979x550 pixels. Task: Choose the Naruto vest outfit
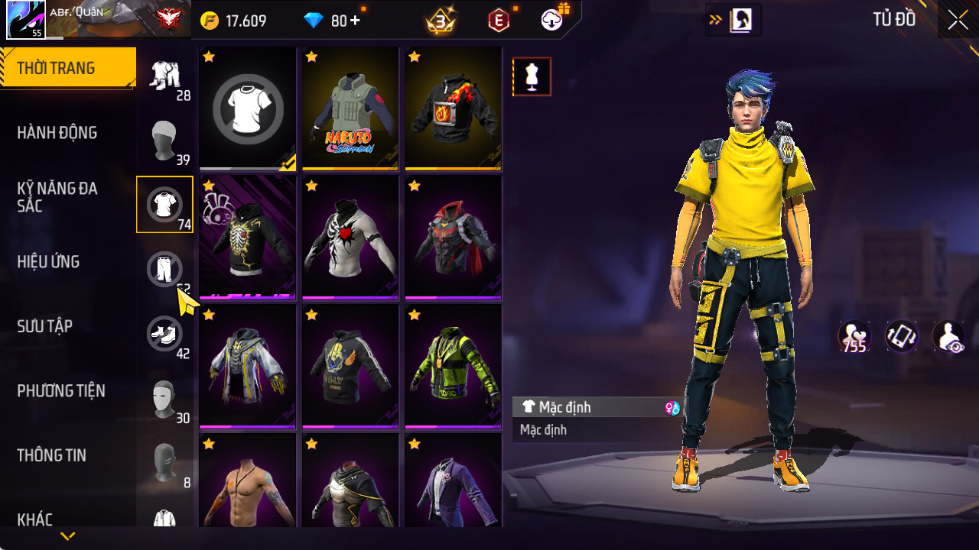[350, 108]
